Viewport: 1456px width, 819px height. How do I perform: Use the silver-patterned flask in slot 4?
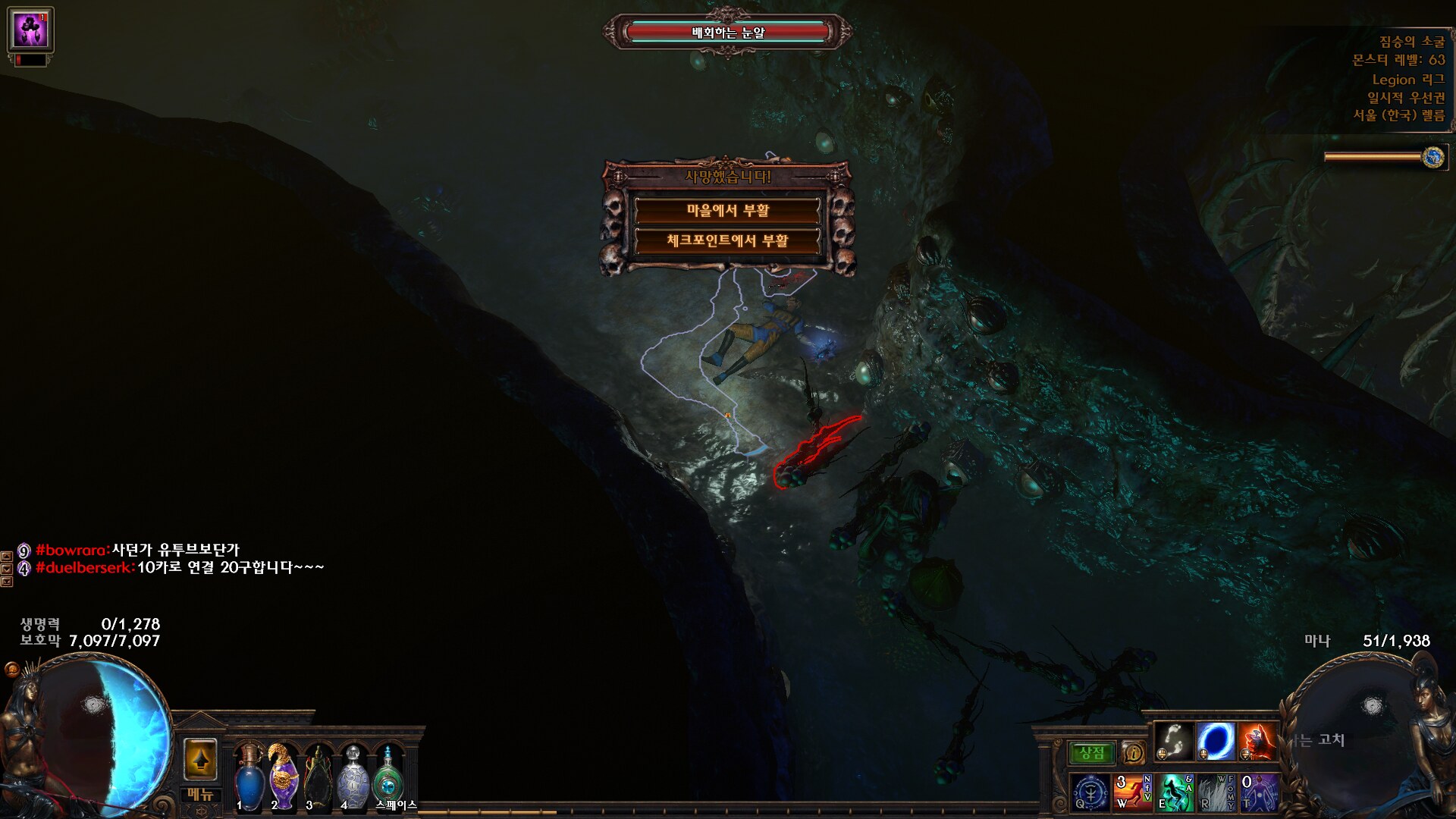[353, 777]
